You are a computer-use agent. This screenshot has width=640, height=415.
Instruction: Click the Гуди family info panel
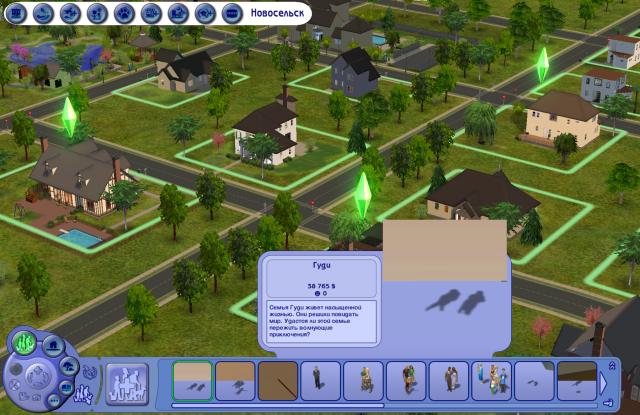322,302
